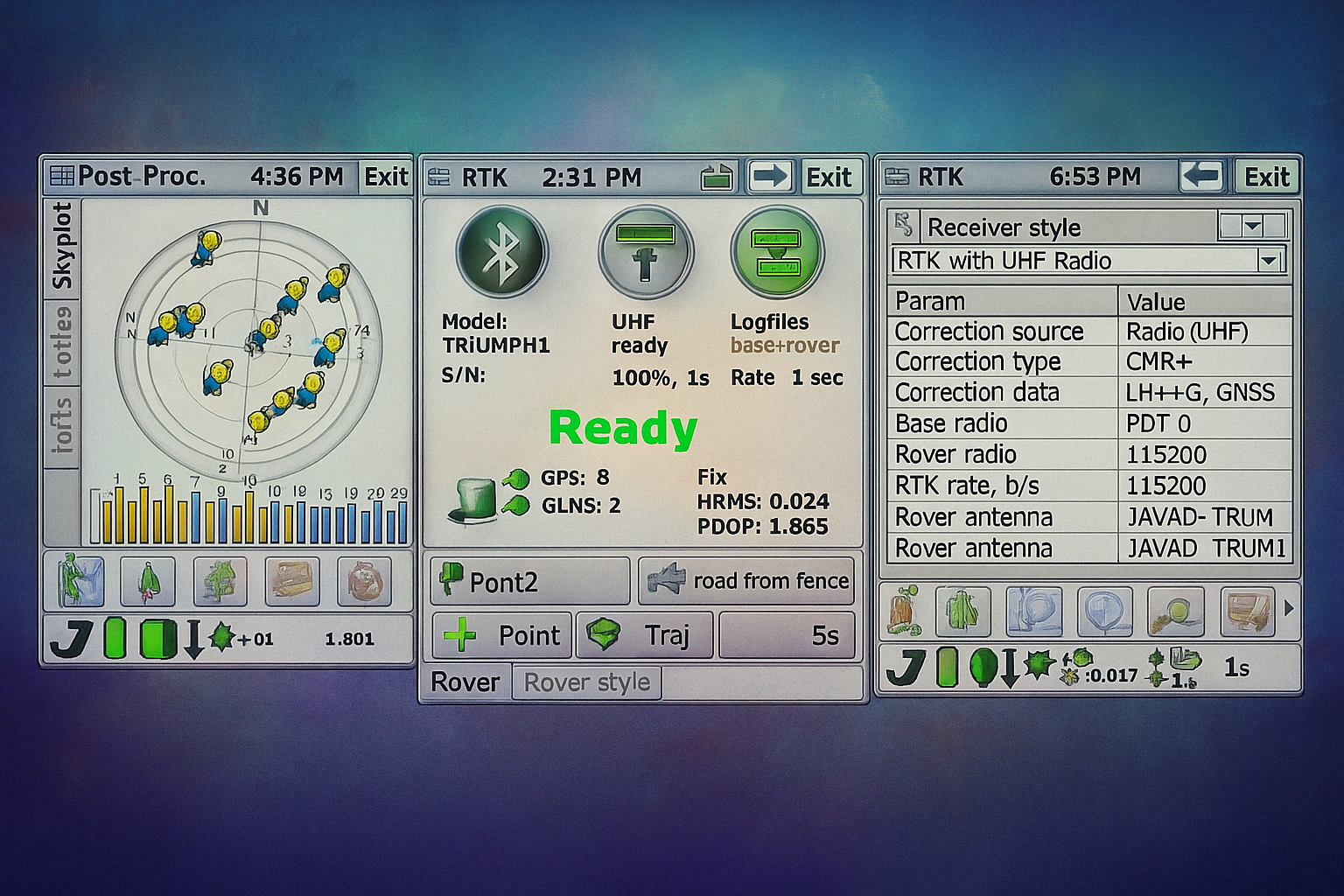Switch to the Rover style tab
The height and width of the screenshot is (896, 1344).
[585, 682]
